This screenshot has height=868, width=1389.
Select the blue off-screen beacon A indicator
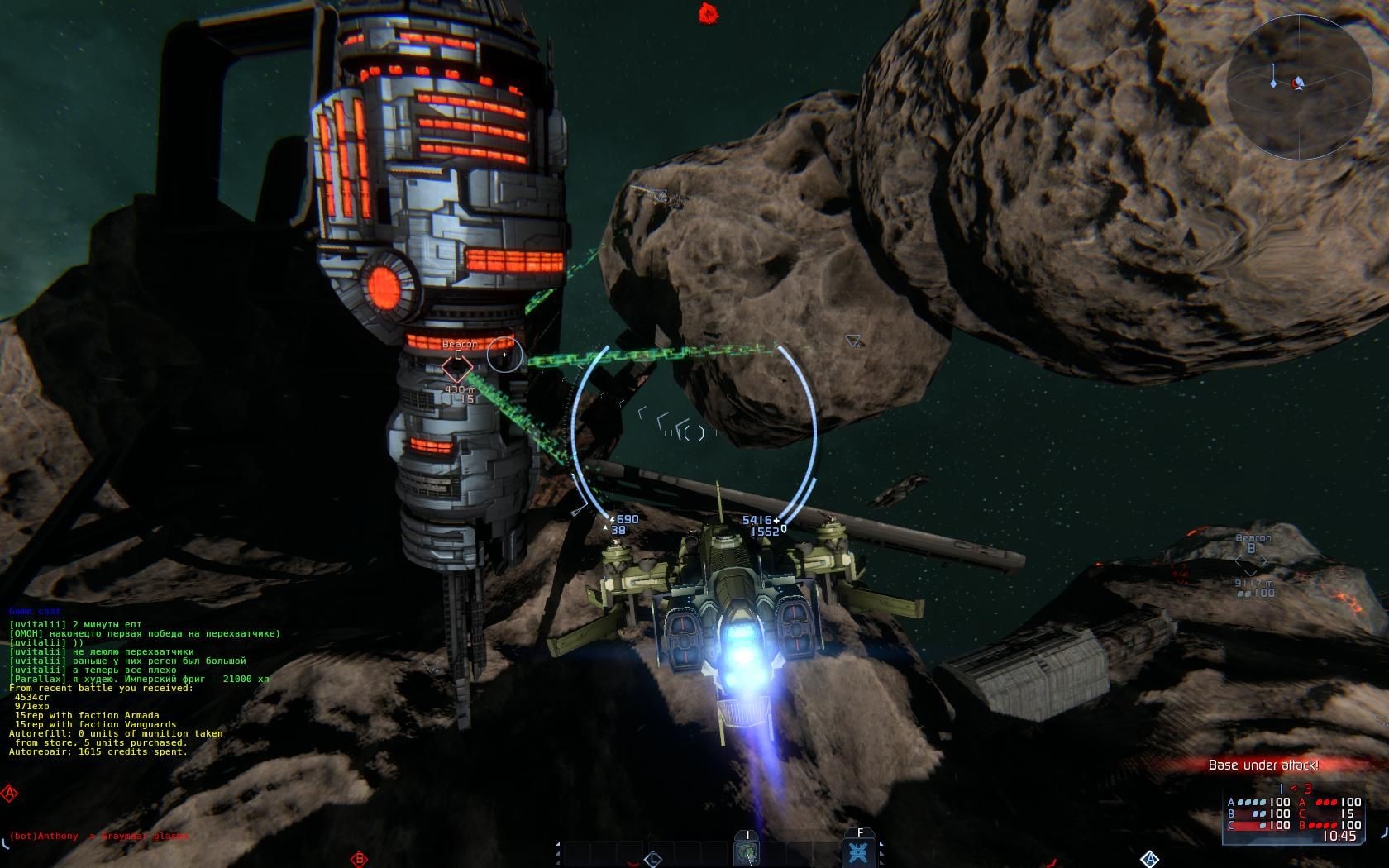(1149, 859)
